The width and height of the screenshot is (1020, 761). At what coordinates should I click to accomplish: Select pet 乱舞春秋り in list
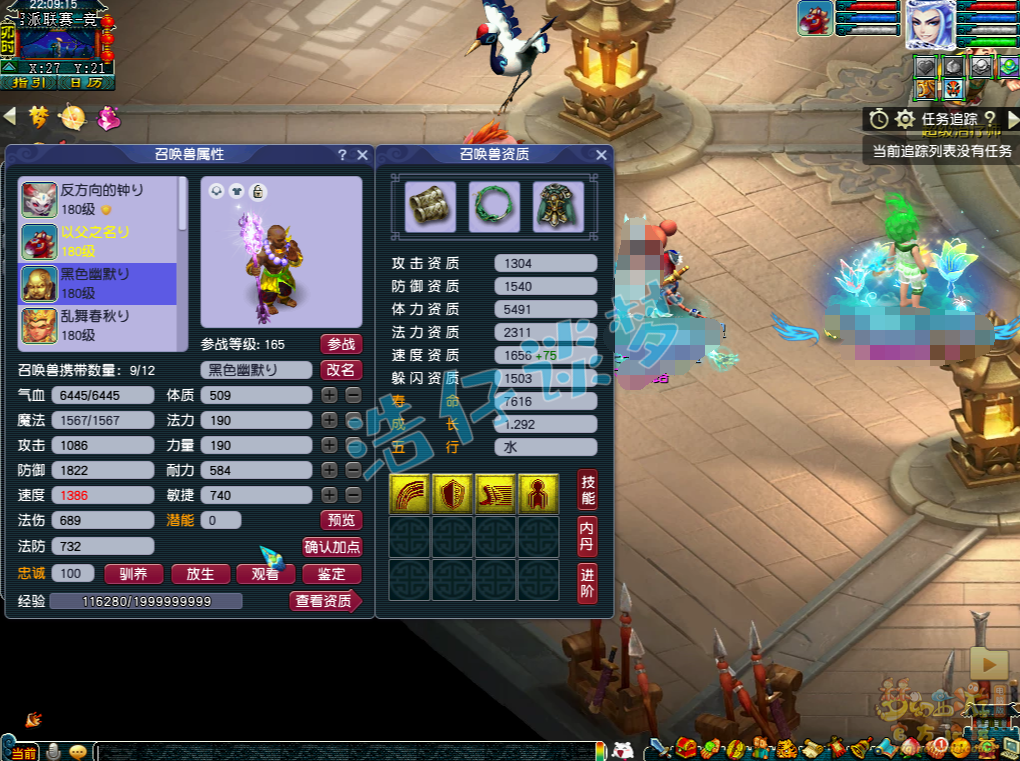(x=98, y=325)
